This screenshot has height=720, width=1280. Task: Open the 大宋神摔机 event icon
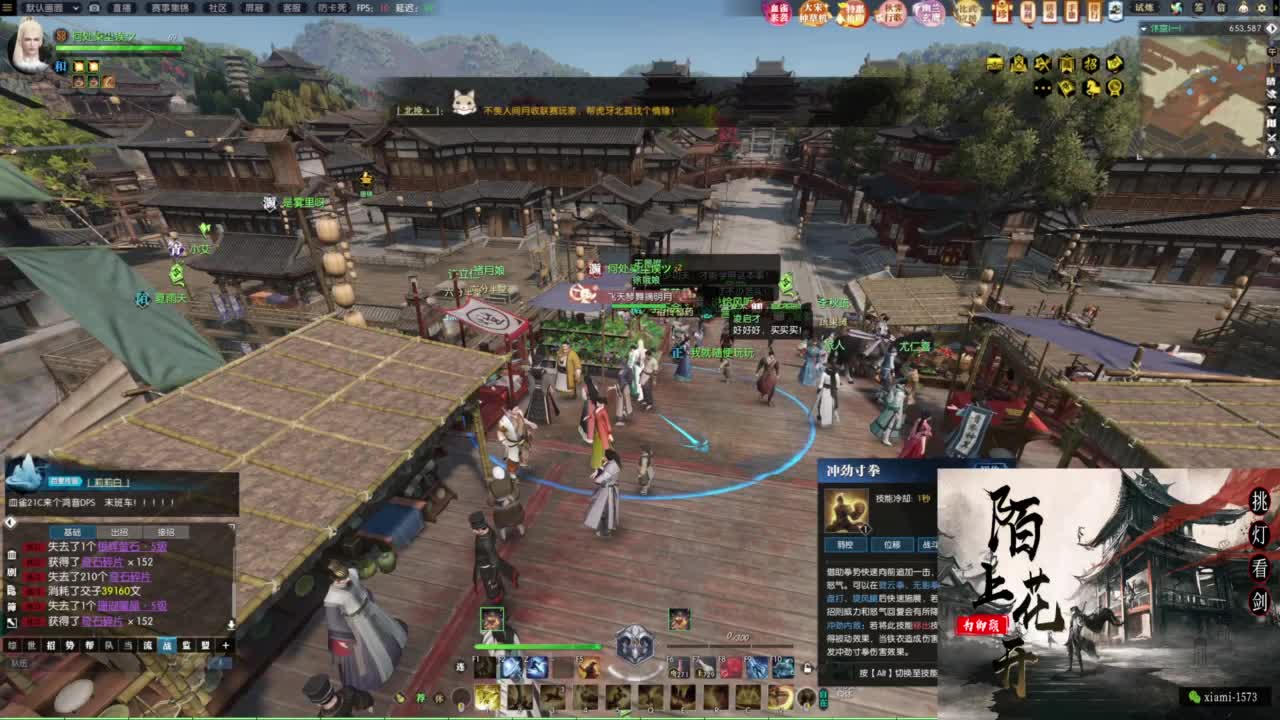814,13
